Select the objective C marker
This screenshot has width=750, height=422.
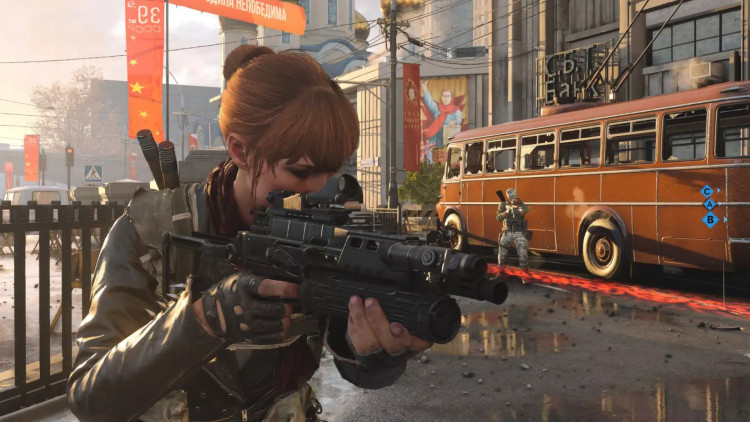point(707,191)
